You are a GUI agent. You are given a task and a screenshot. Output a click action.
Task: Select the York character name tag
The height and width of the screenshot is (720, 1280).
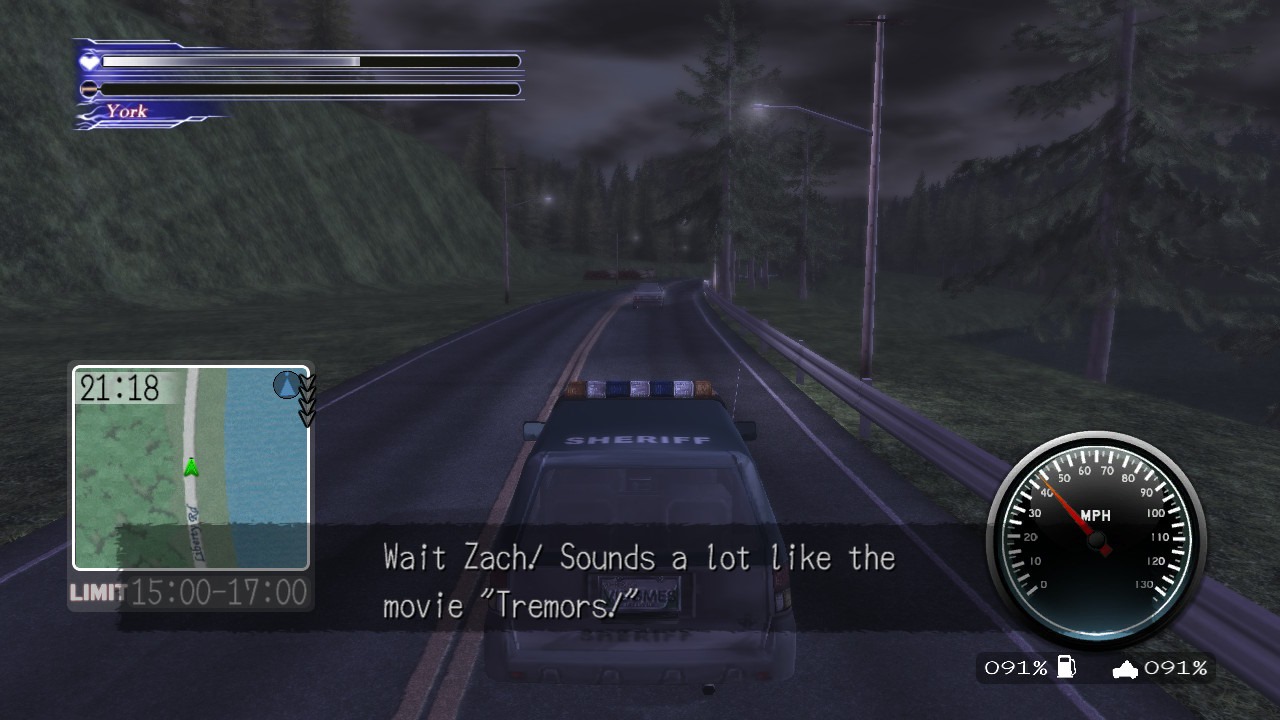click(x=127, y=111)
